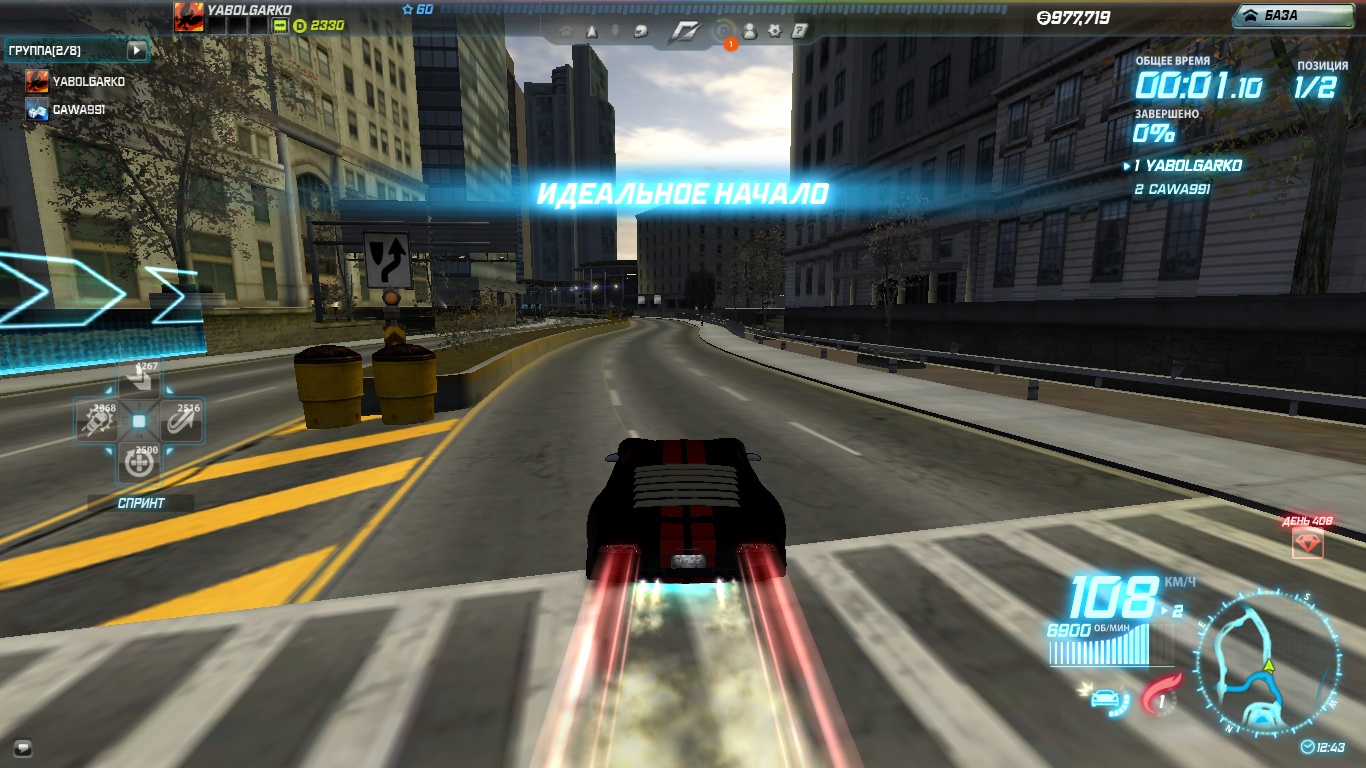The width and height of the screenshot is (1366, 768).
Task: Activate the traffic magnet powerup with 2068
Action: (98, 422)
